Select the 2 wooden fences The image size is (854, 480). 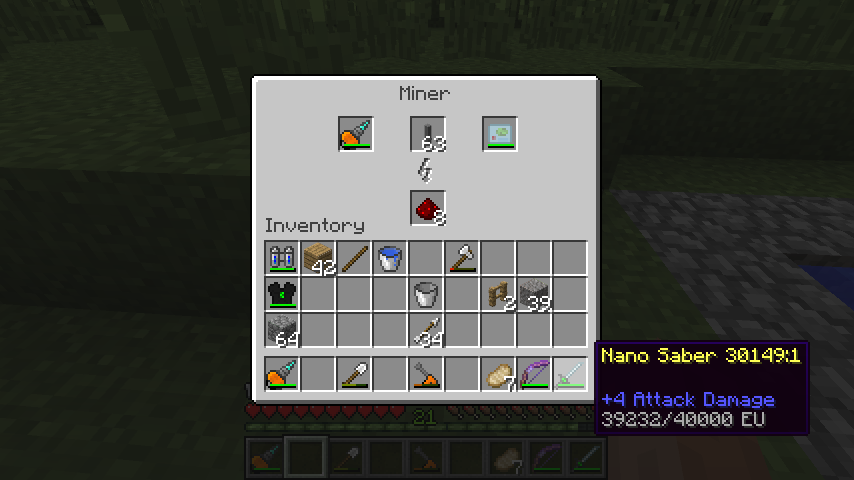click(x=498, y=294)
